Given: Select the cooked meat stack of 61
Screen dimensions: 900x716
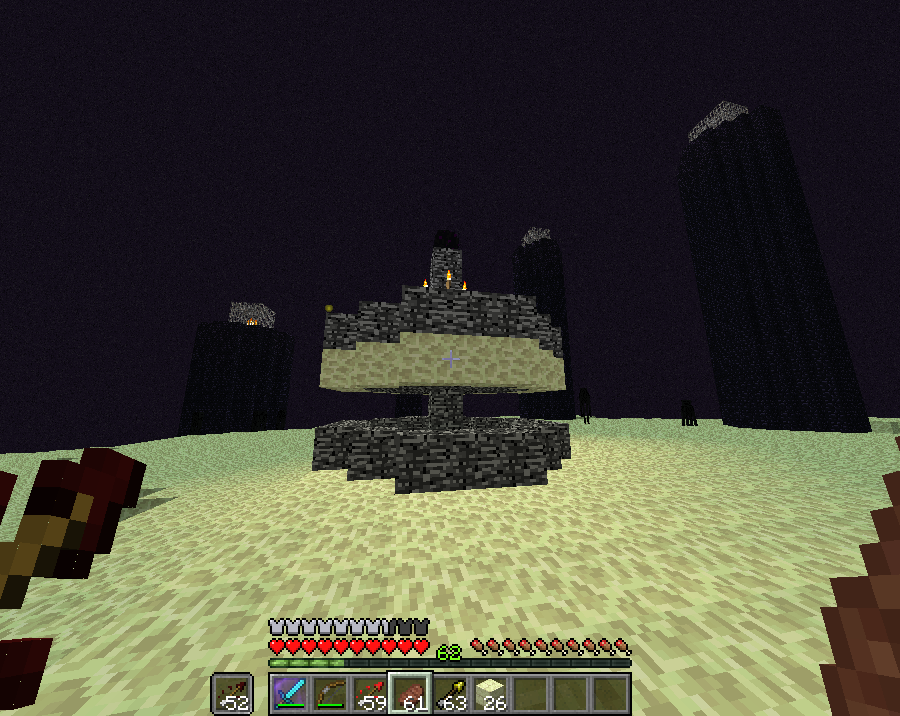Looking at the screenshot, I should coord(409,693).
